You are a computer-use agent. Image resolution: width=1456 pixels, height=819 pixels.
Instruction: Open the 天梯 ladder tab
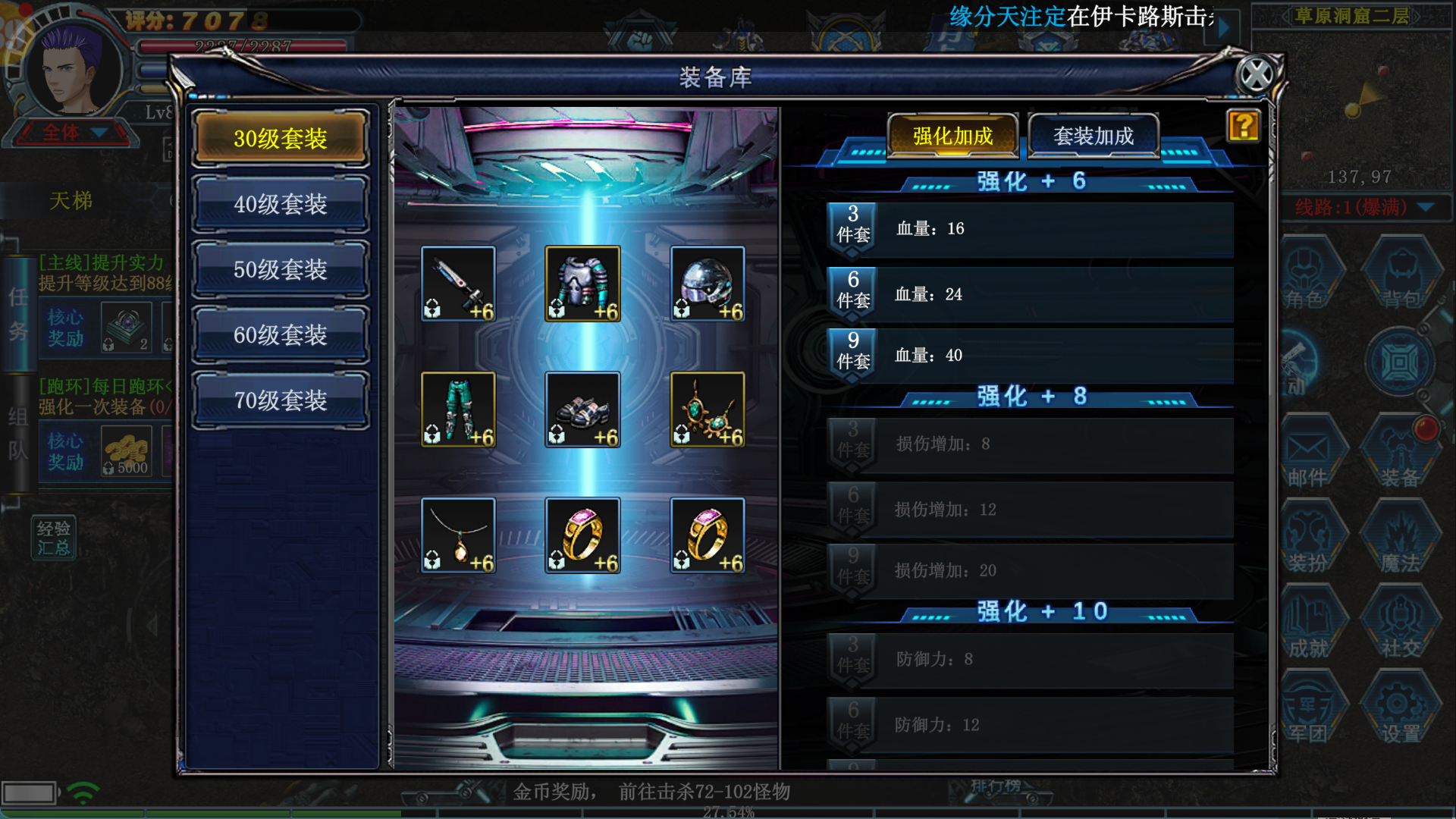pos(71,201)
